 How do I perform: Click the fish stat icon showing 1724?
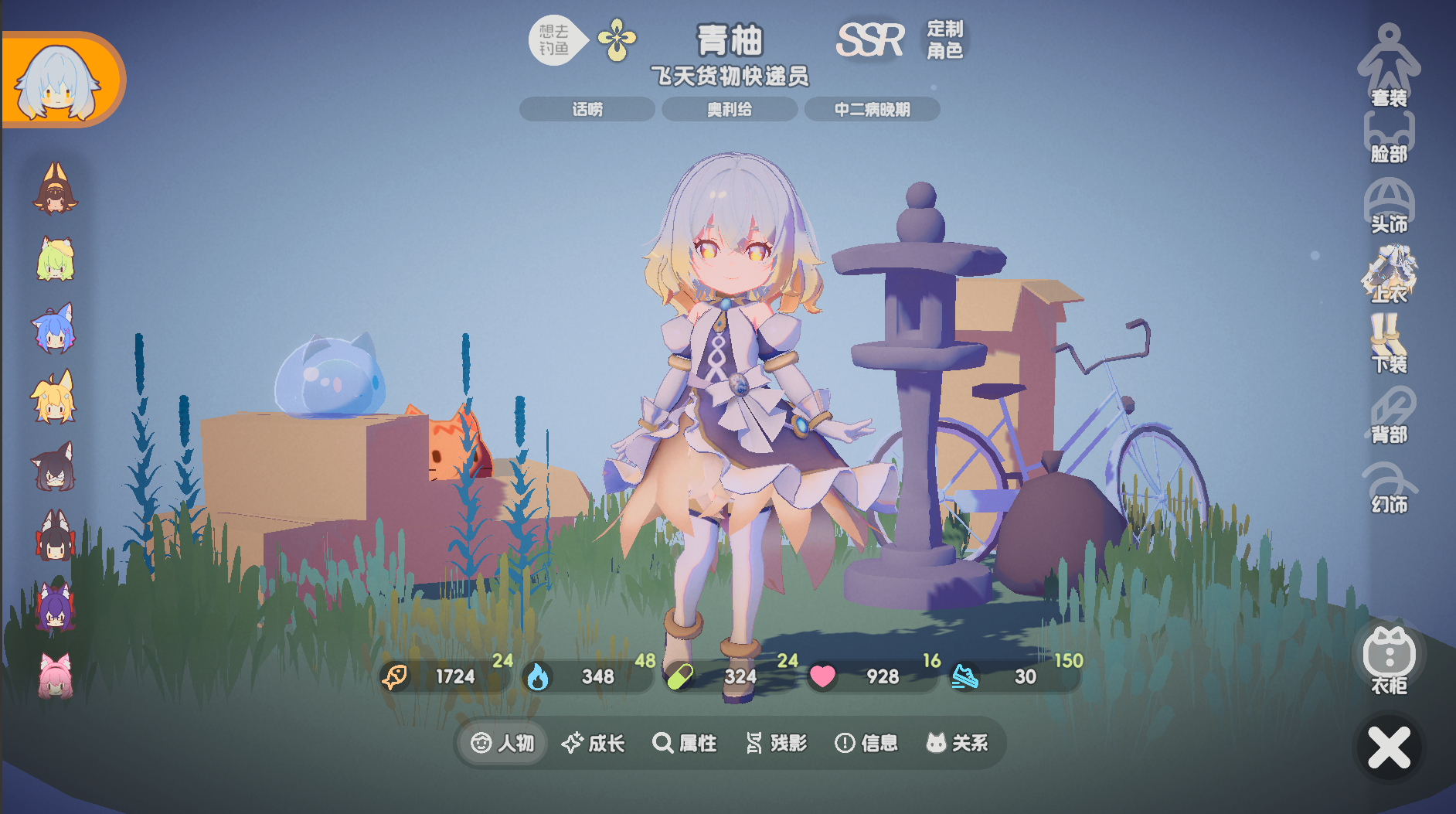[394, 677]
